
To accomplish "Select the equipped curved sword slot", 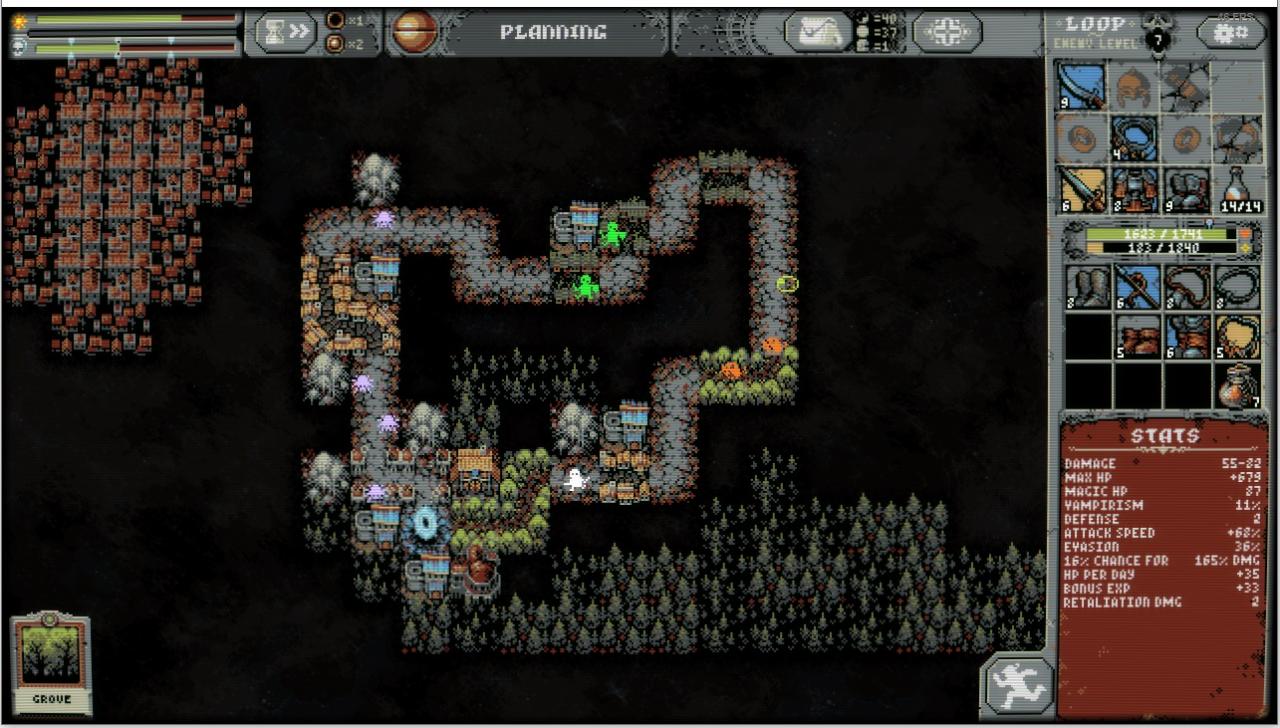I will [x=1082, y=87].
